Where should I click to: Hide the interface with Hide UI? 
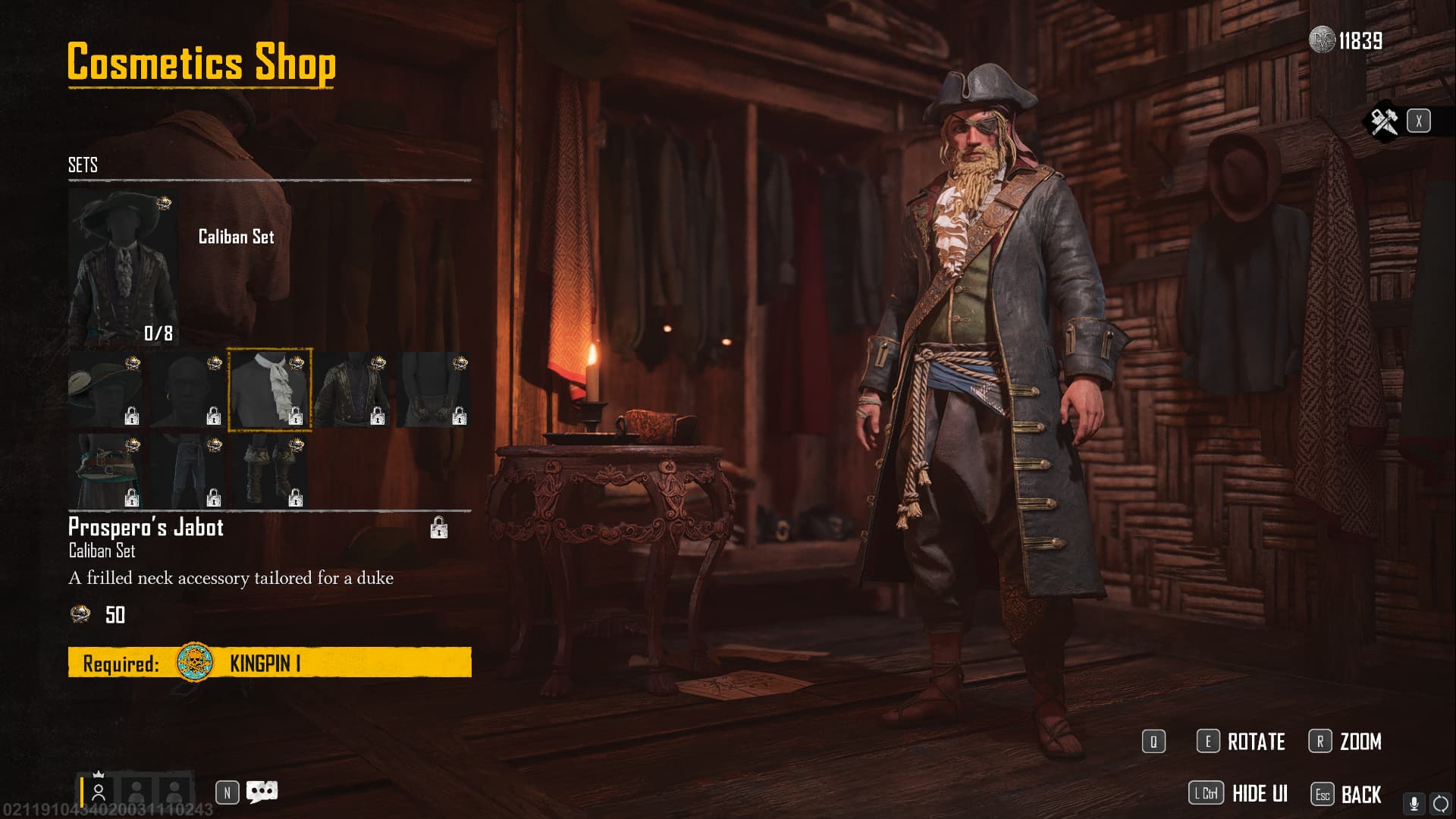1239,794
